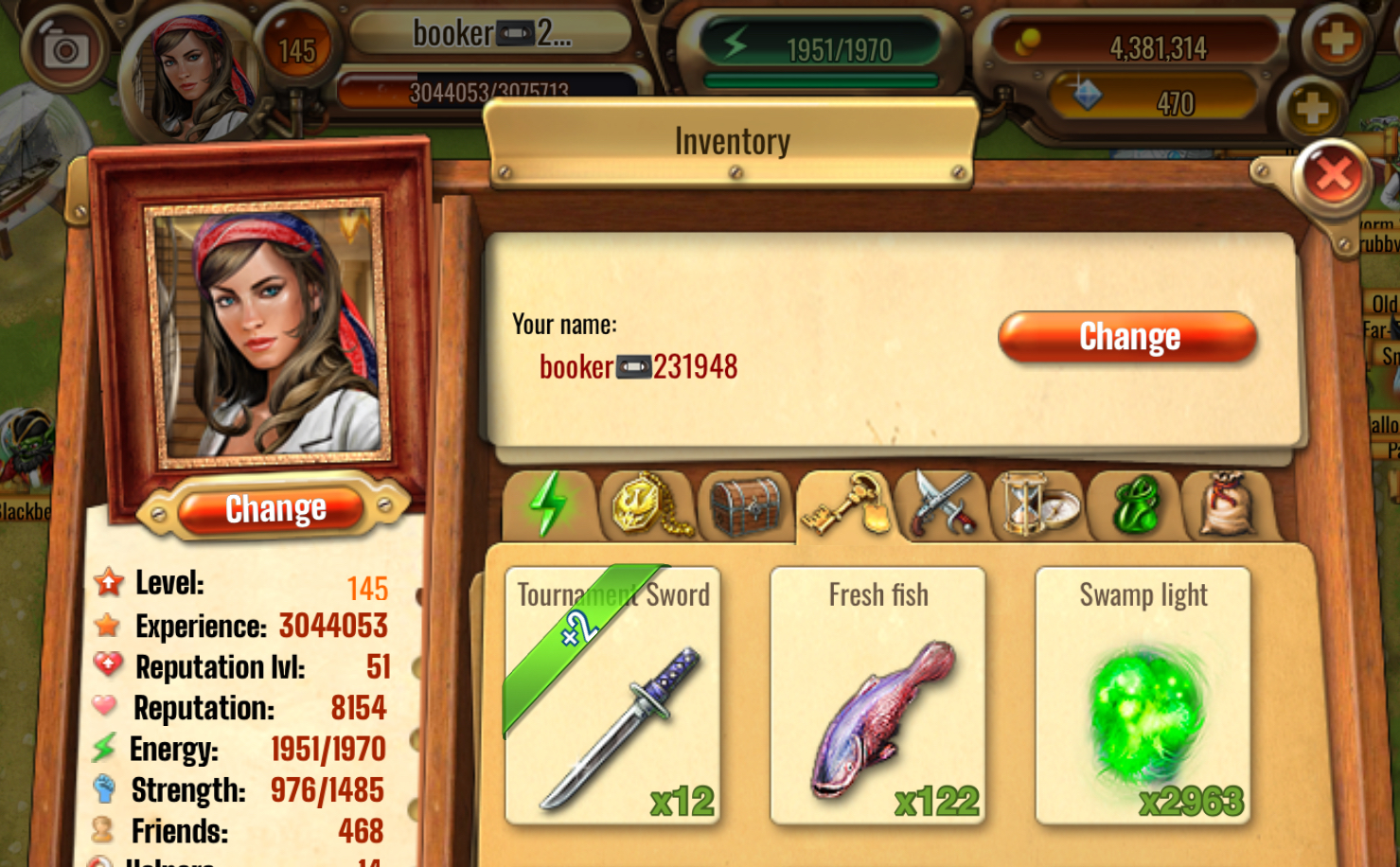Click the top-bar character portrait
Image resolution: width=1400 pixels, height=867 pixels.
pos(196,71)
